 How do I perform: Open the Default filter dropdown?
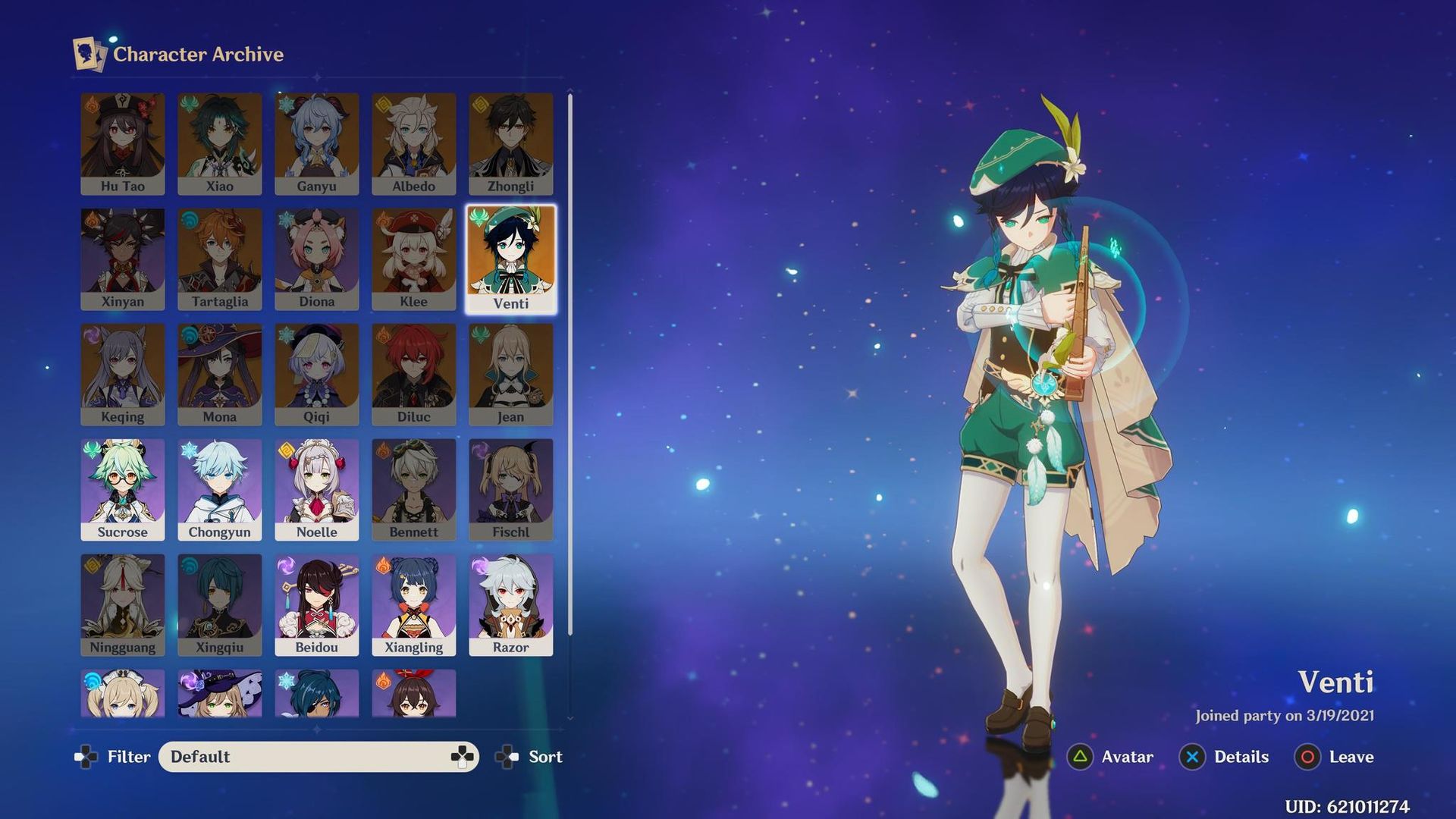318,757
